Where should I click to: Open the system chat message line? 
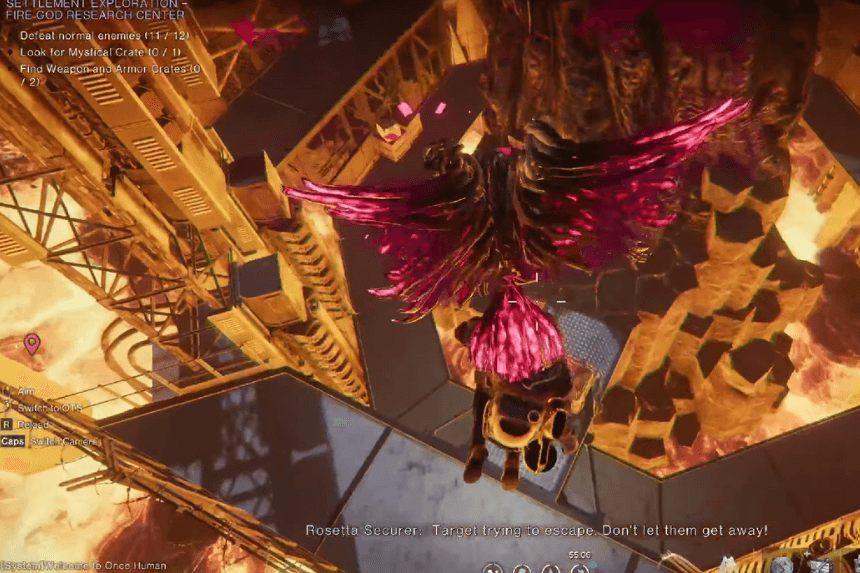coord(62,566)
